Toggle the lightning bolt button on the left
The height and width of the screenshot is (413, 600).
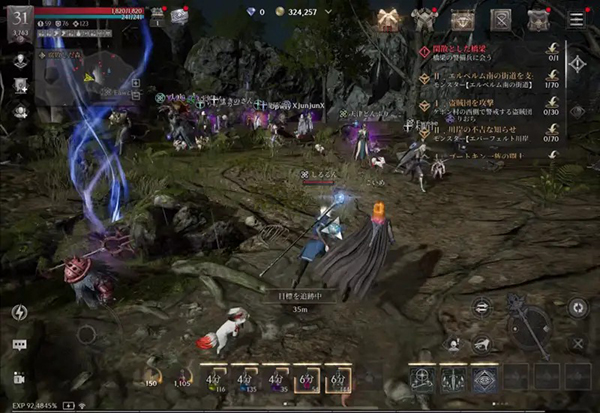click(20, 312)
